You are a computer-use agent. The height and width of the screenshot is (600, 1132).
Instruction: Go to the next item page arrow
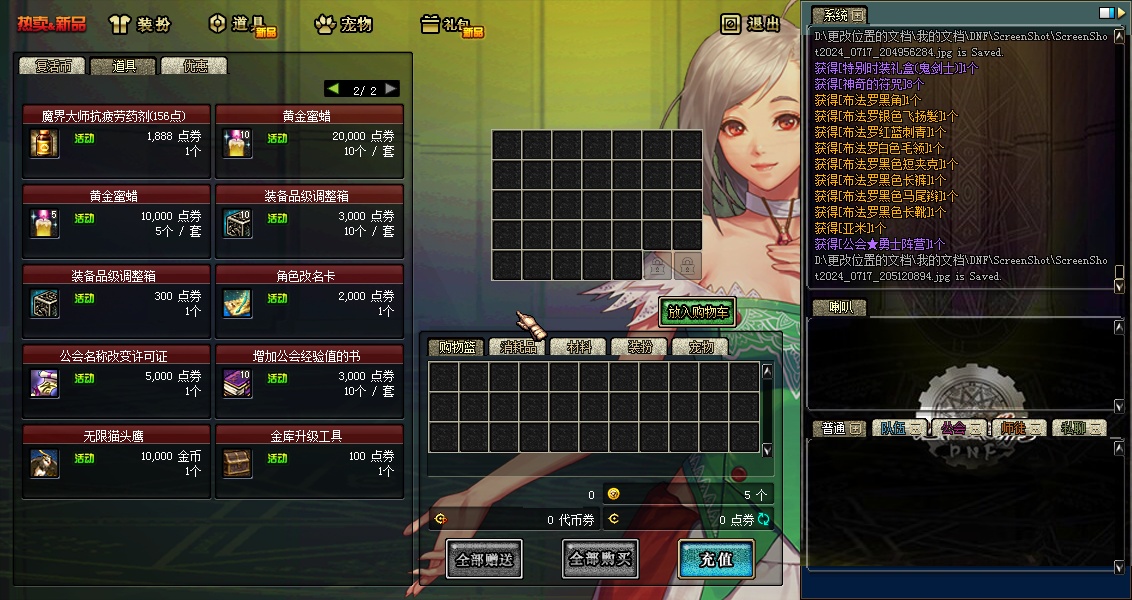pos(391,89)
